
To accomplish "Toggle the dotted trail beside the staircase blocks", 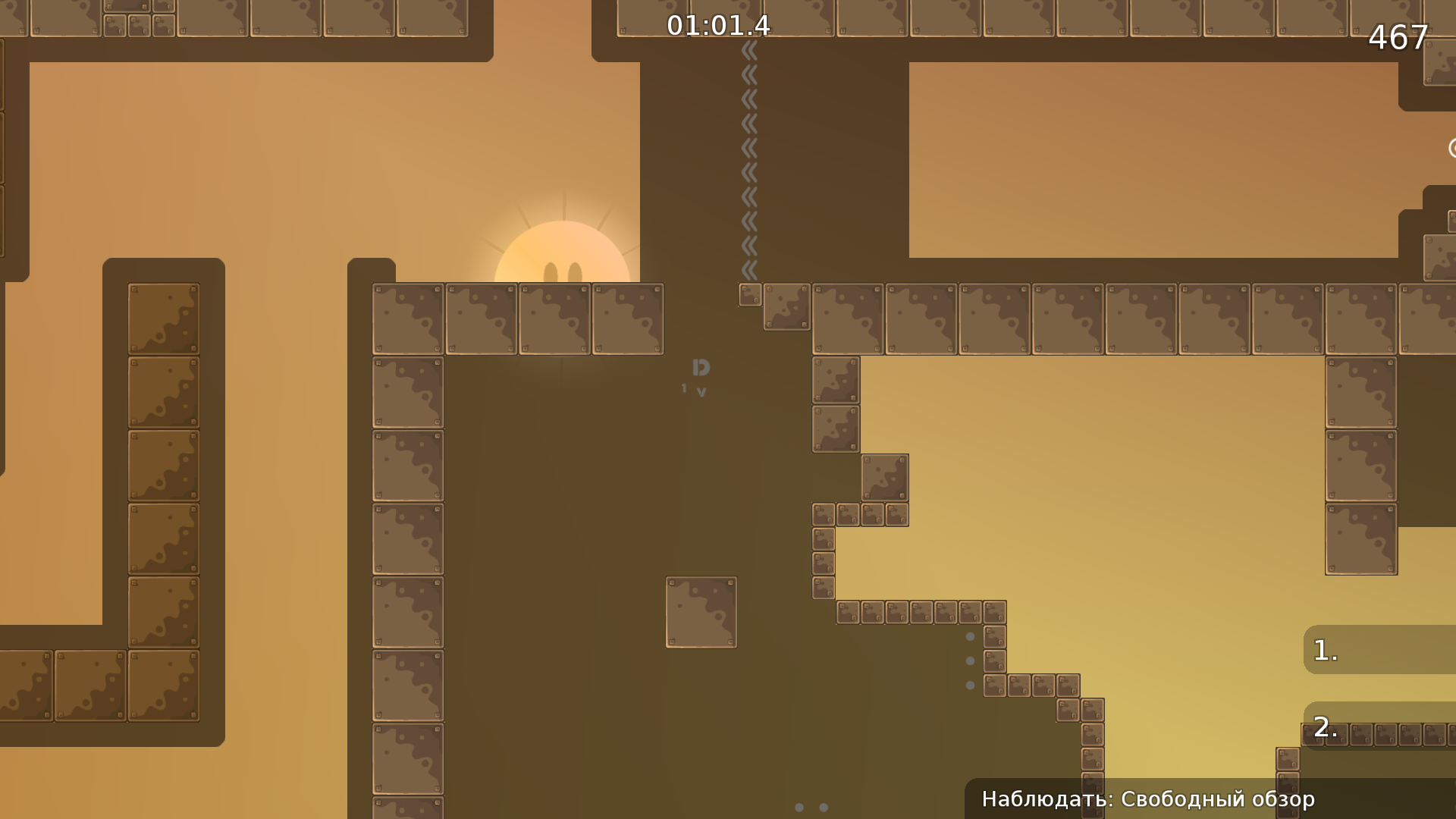I will 971,660.
